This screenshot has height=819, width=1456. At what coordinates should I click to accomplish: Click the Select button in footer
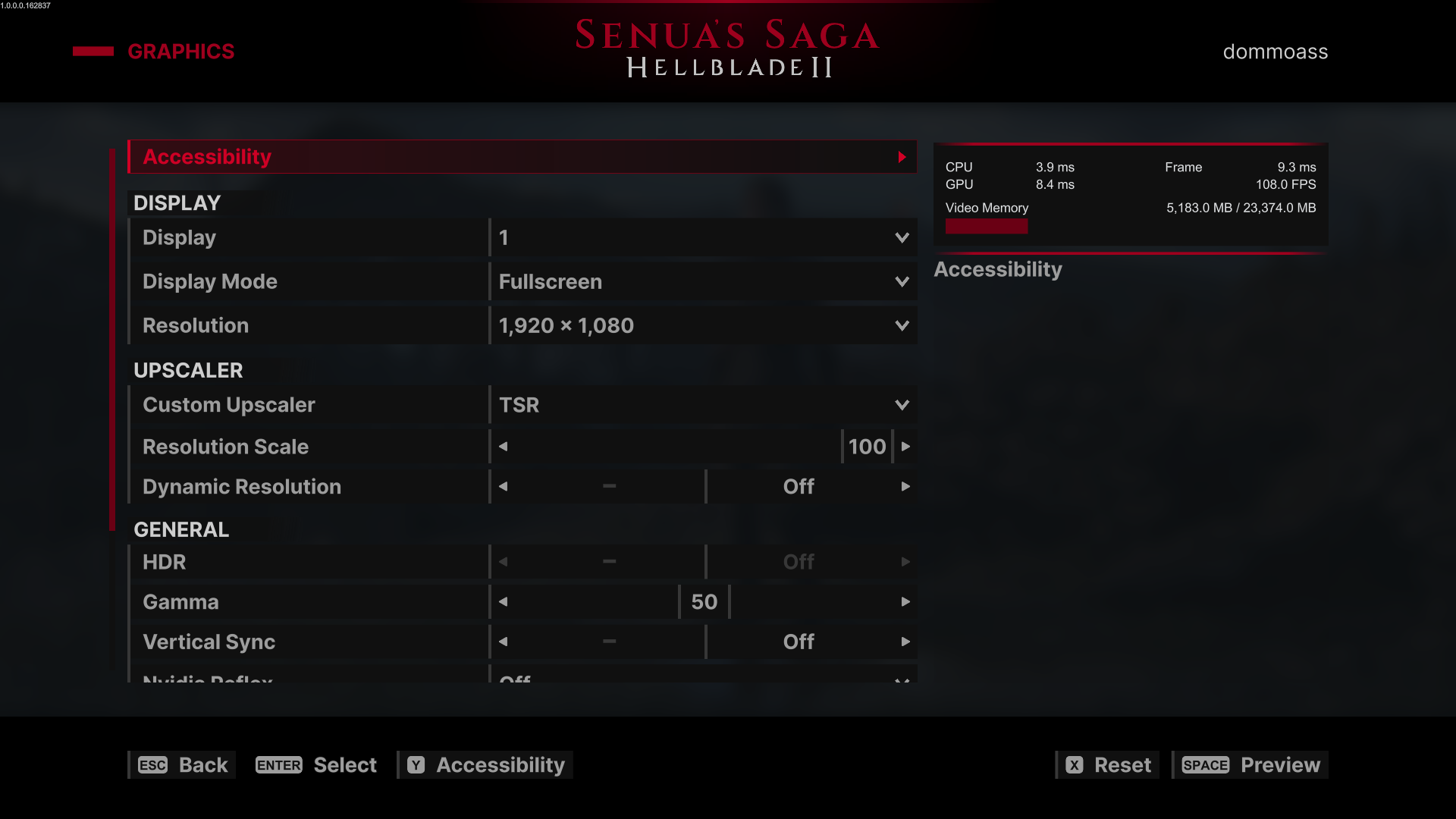point(316,765)
